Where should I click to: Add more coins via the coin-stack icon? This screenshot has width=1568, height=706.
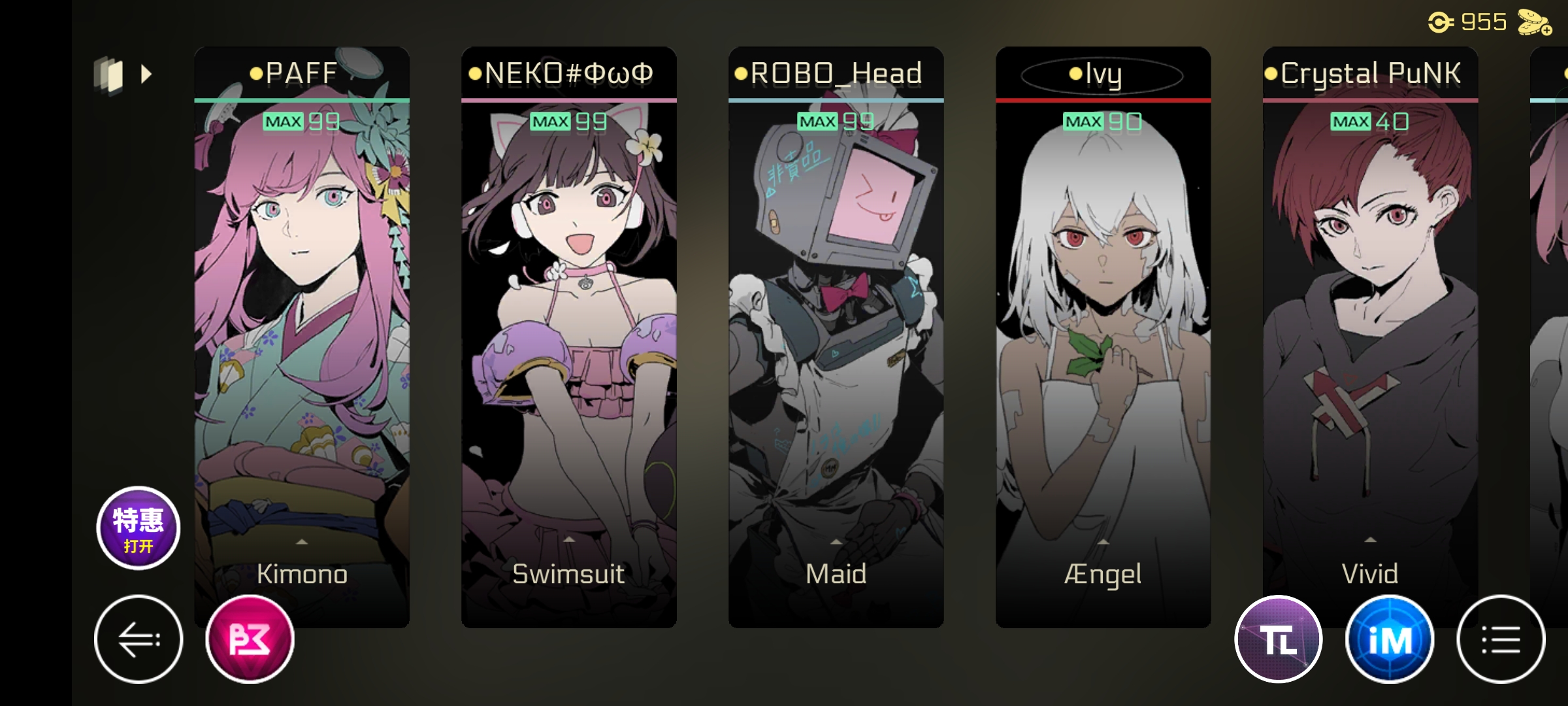coord(1534,24)
